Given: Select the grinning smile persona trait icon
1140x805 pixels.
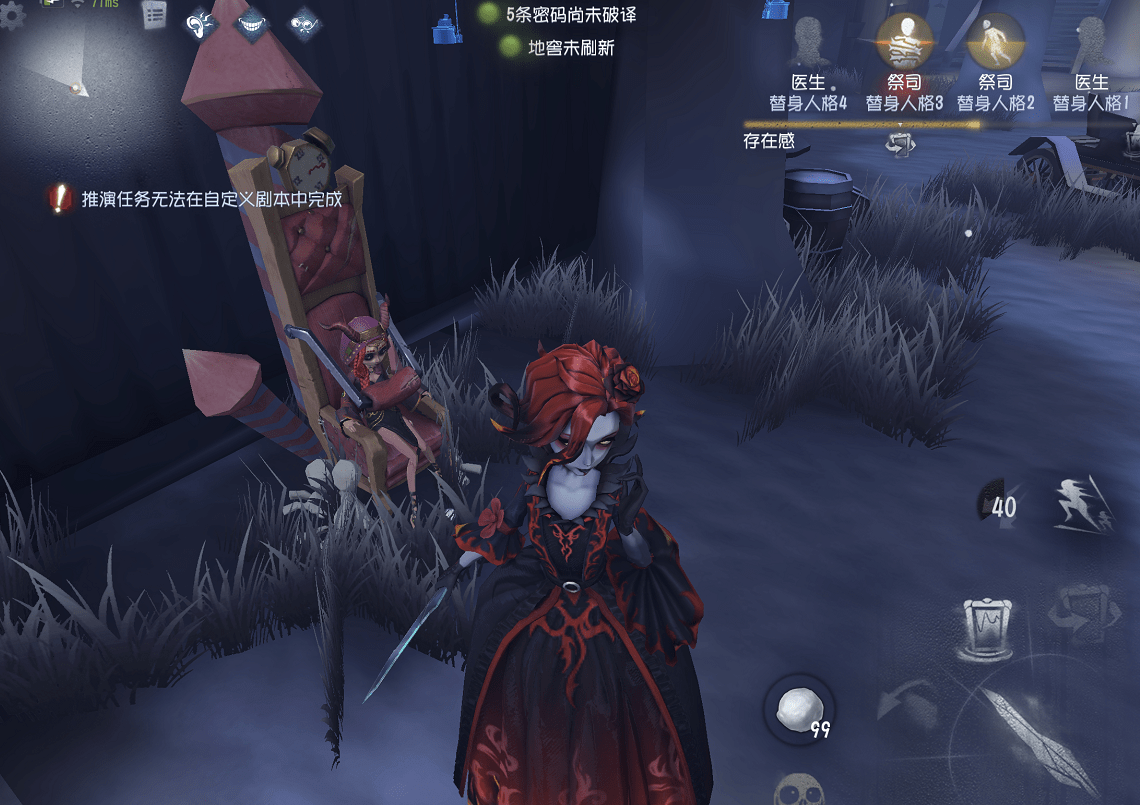Looking at the screenshot, I should [252, 23].
